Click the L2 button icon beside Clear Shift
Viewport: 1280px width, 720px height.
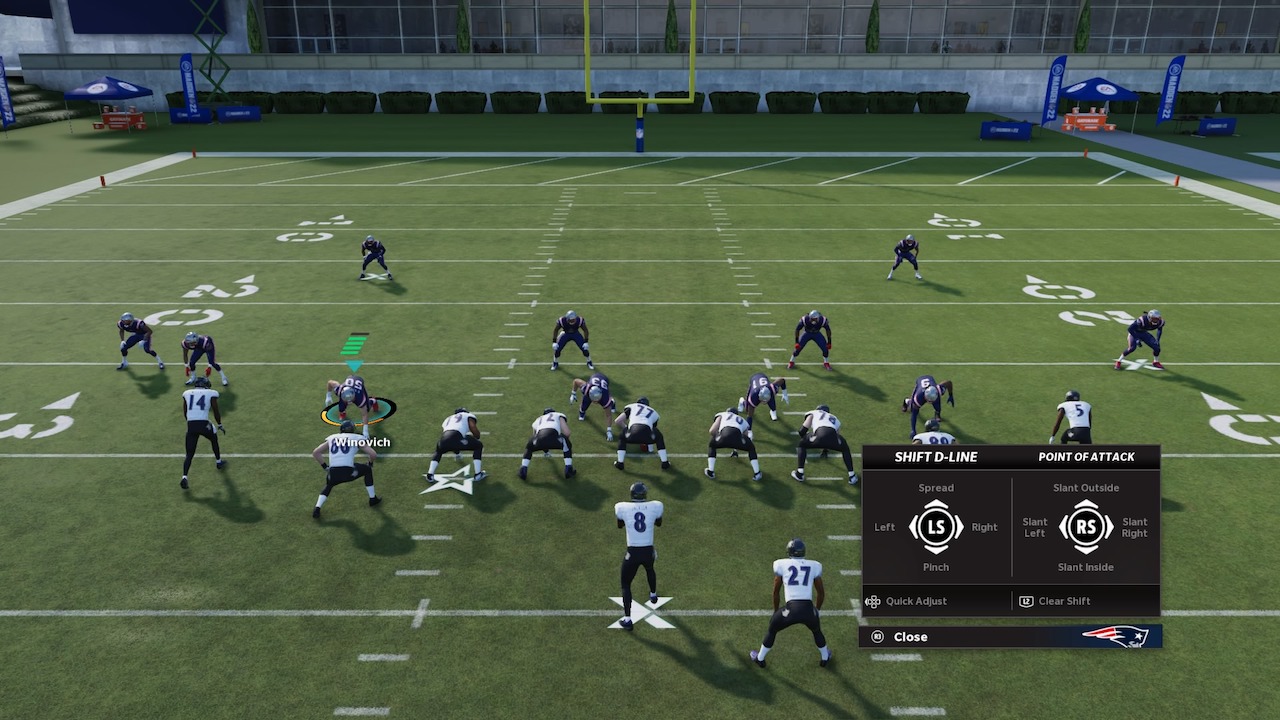pyautogui.click(x=1026, y=601)
